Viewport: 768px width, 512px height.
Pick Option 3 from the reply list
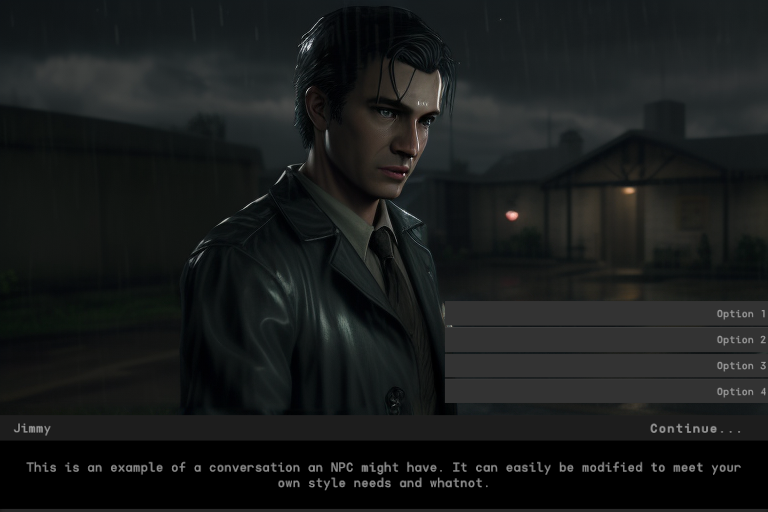pyautogui.click(x=606, y=366)
